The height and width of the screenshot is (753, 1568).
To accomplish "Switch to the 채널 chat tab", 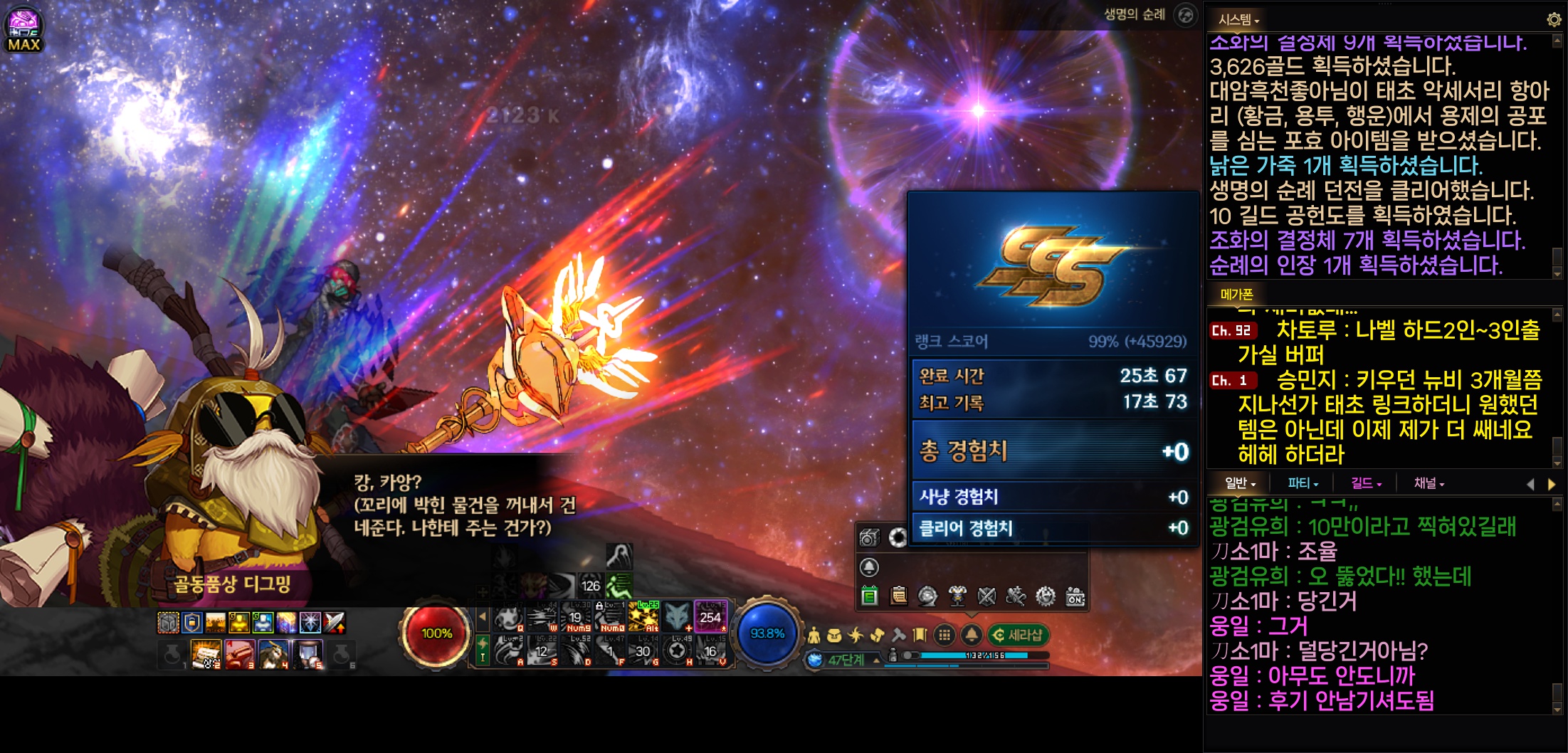I will [x=1428, y=483].
